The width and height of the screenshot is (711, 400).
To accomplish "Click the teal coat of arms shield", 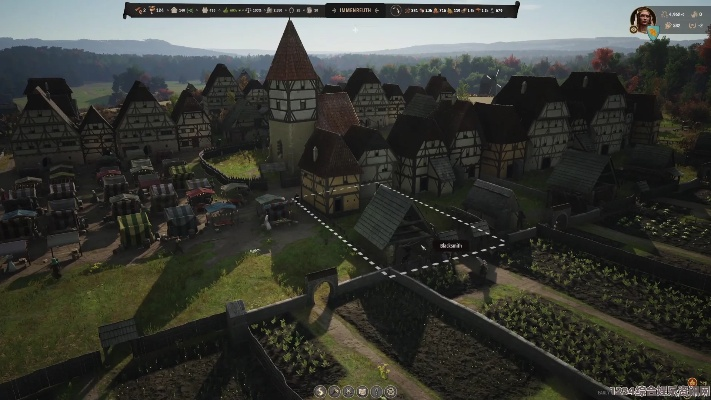I will [x=654, y=32].
